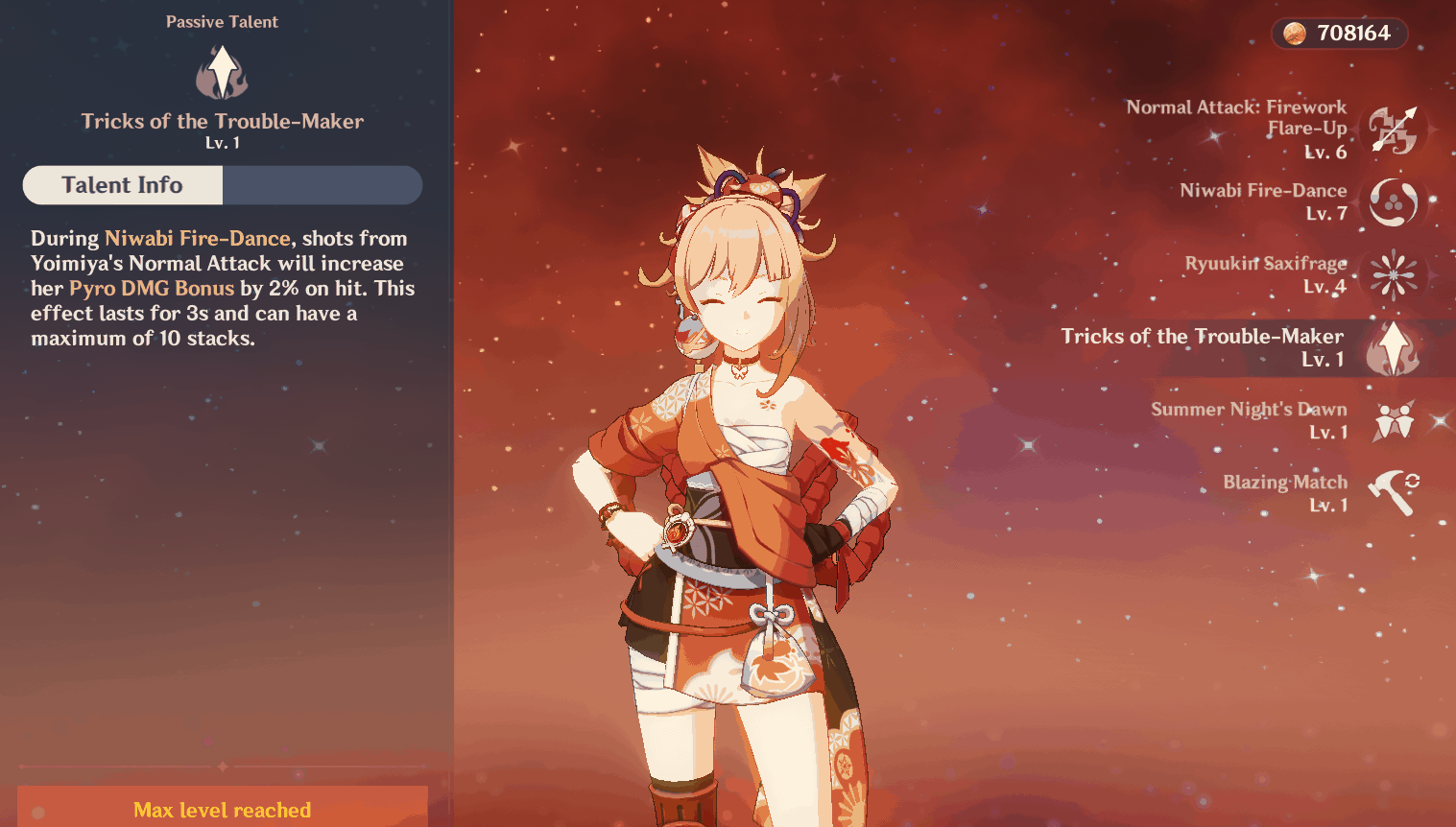Click the passive talent flame emblem above the title
The height and width of the screenshot is (827, 1456).
click(222, 72)
